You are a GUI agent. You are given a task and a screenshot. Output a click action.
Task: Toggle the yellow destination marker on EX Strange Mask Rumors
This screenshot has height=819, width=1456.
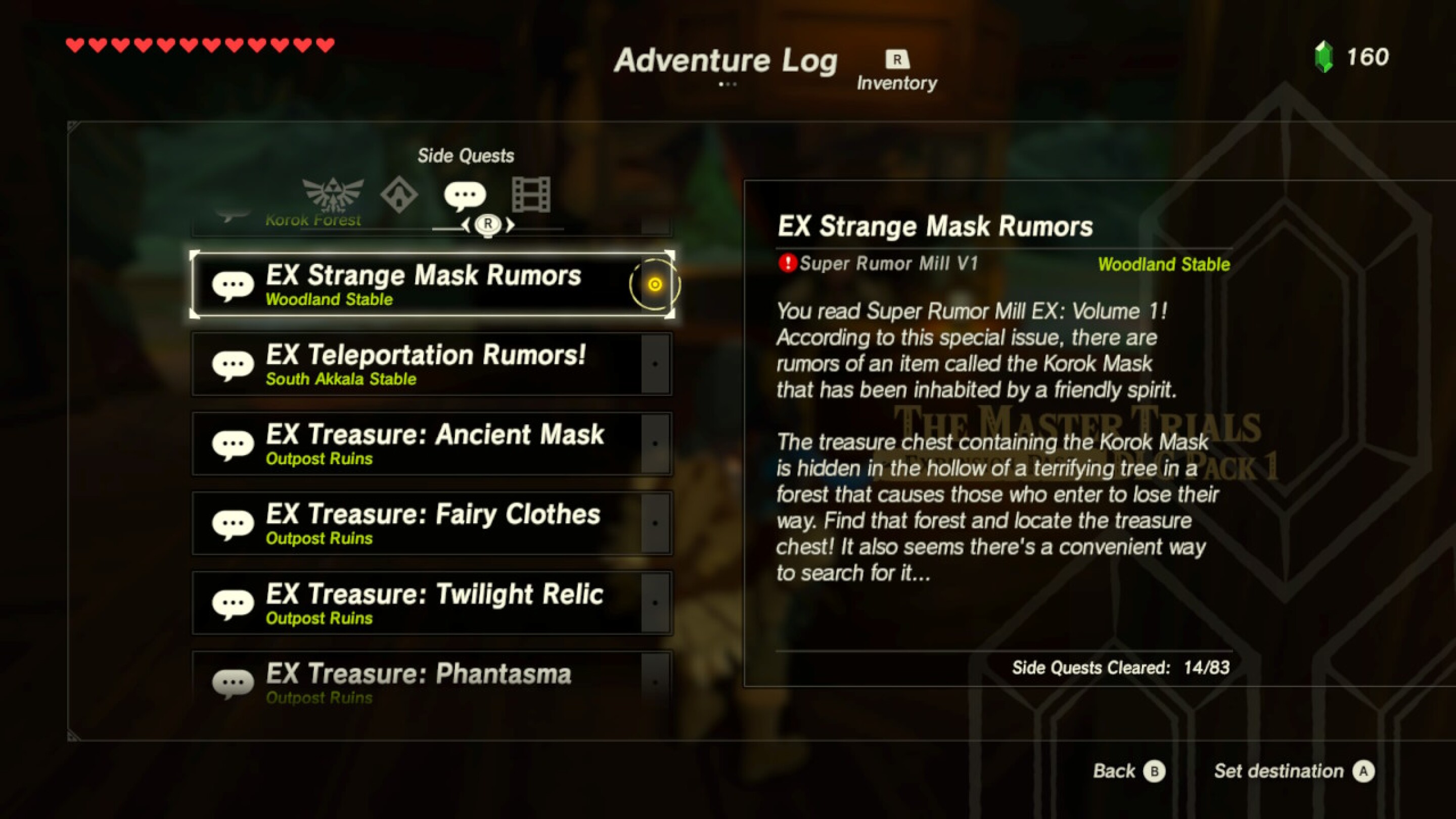654,284
